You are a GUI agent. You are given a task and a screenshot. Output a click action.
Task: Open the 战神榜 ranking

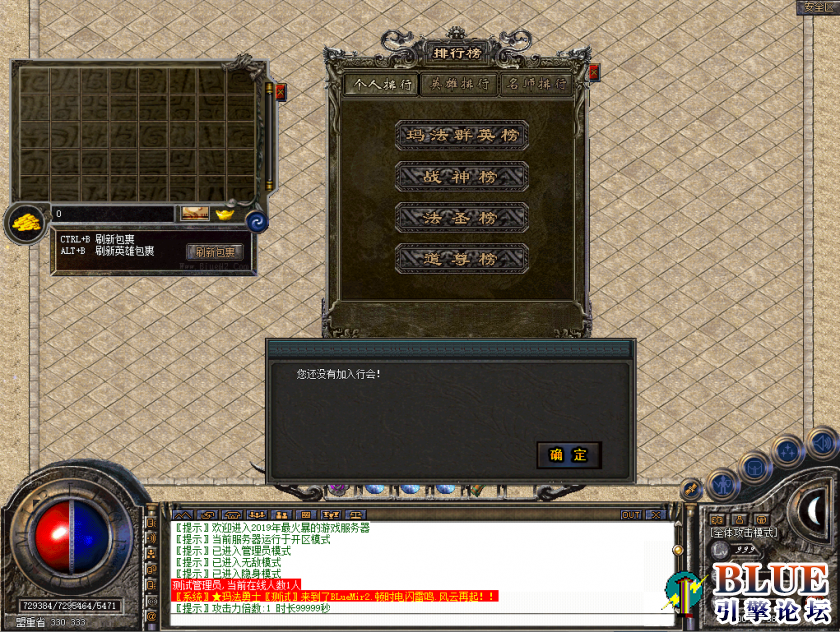tap(461, 175)
